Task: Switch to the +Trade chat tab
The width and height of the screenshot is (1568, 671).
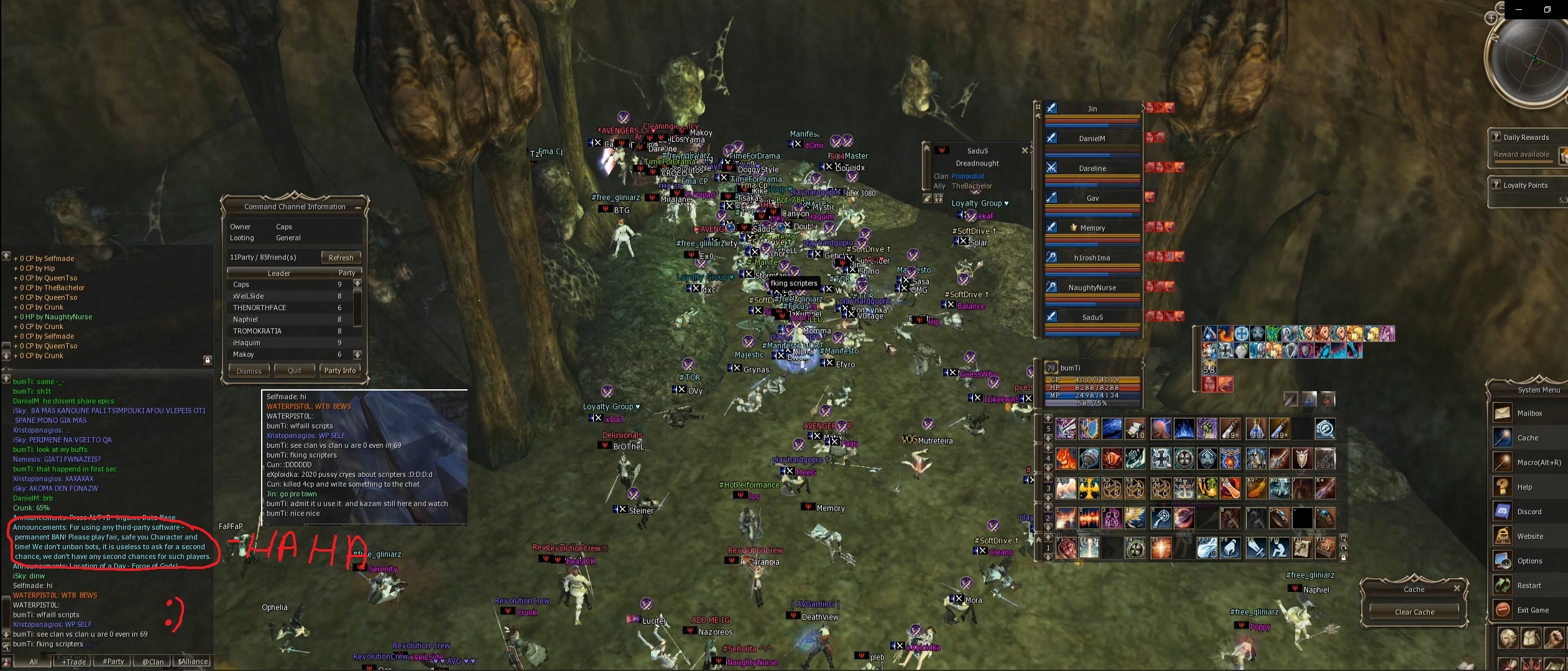Action: pos(74,662)
